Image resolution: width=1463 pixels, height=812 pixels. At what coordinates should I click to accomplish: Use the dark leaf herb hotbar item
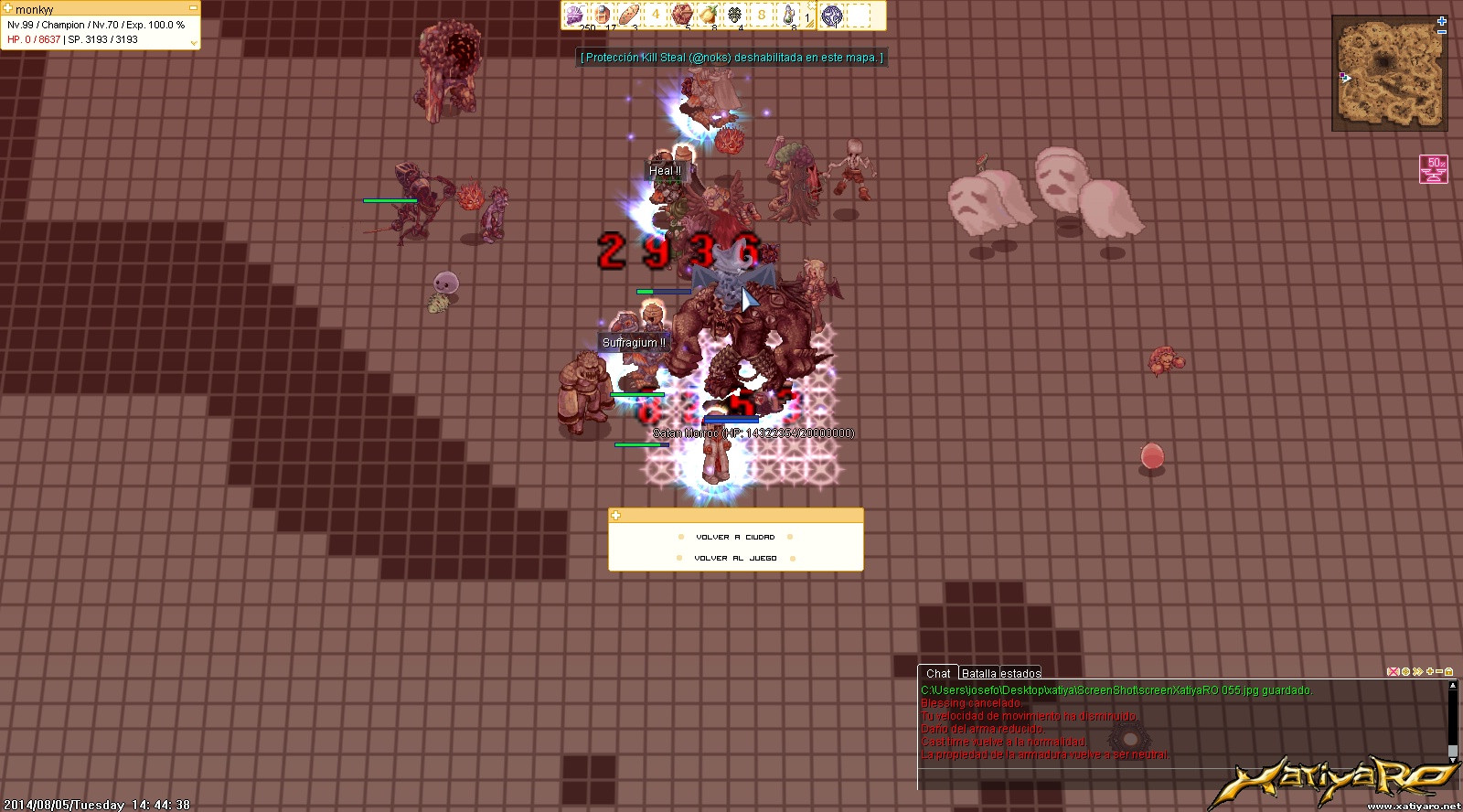734,15
